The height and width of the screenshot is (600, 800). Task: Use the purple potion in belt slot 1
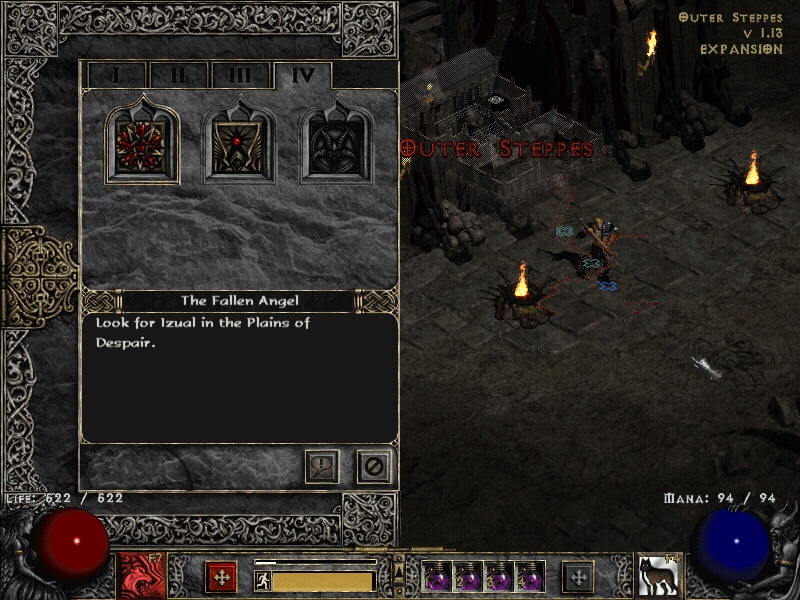[x=437, y=577]
